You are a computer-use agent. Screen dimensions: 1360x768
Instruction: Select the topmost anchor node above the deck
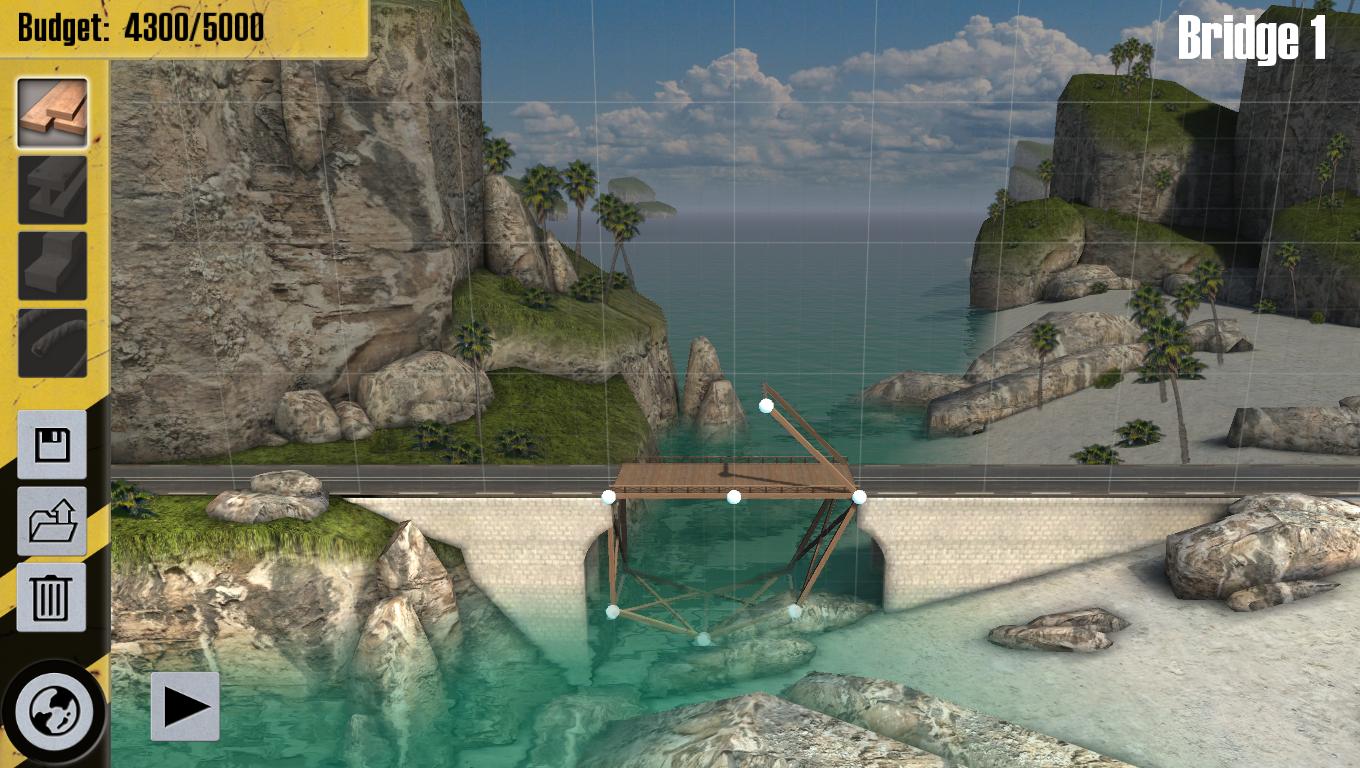[766, 405]
